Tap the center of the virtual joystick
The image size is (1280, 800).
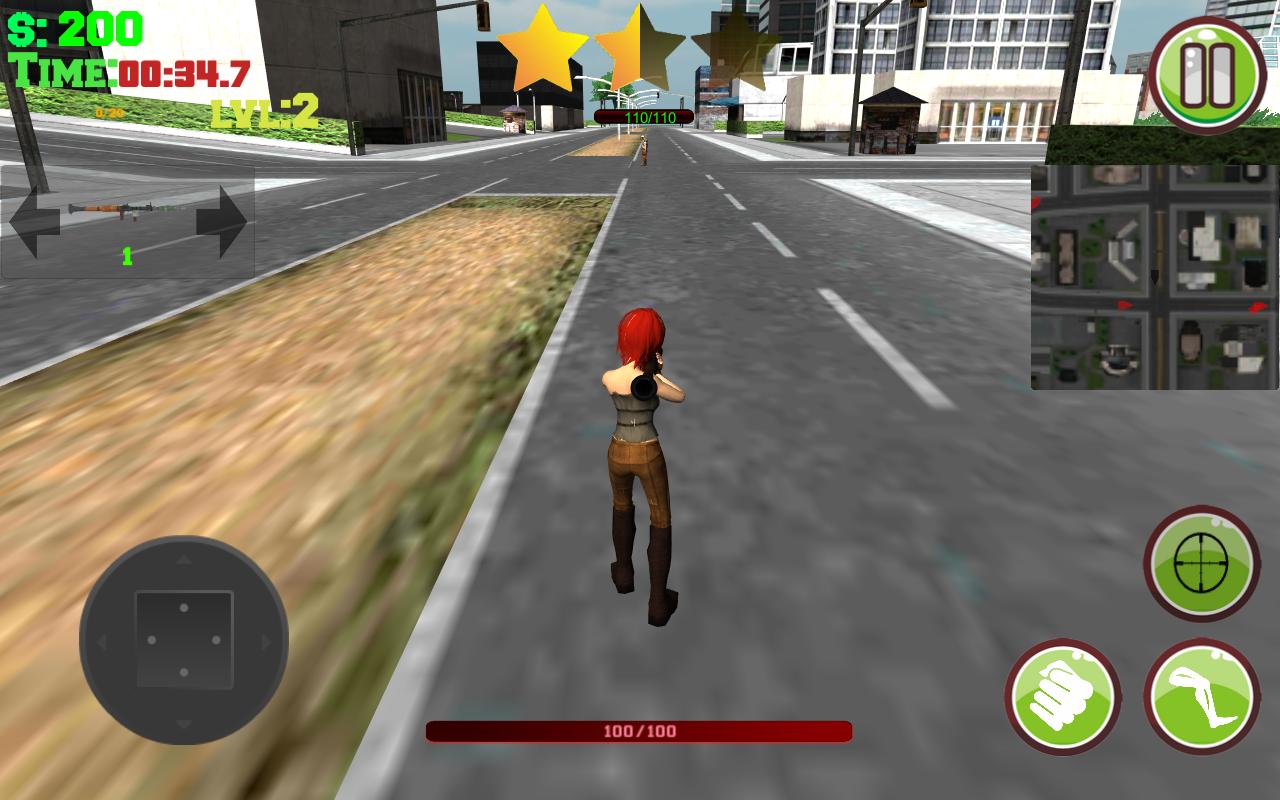click(182, 638)
